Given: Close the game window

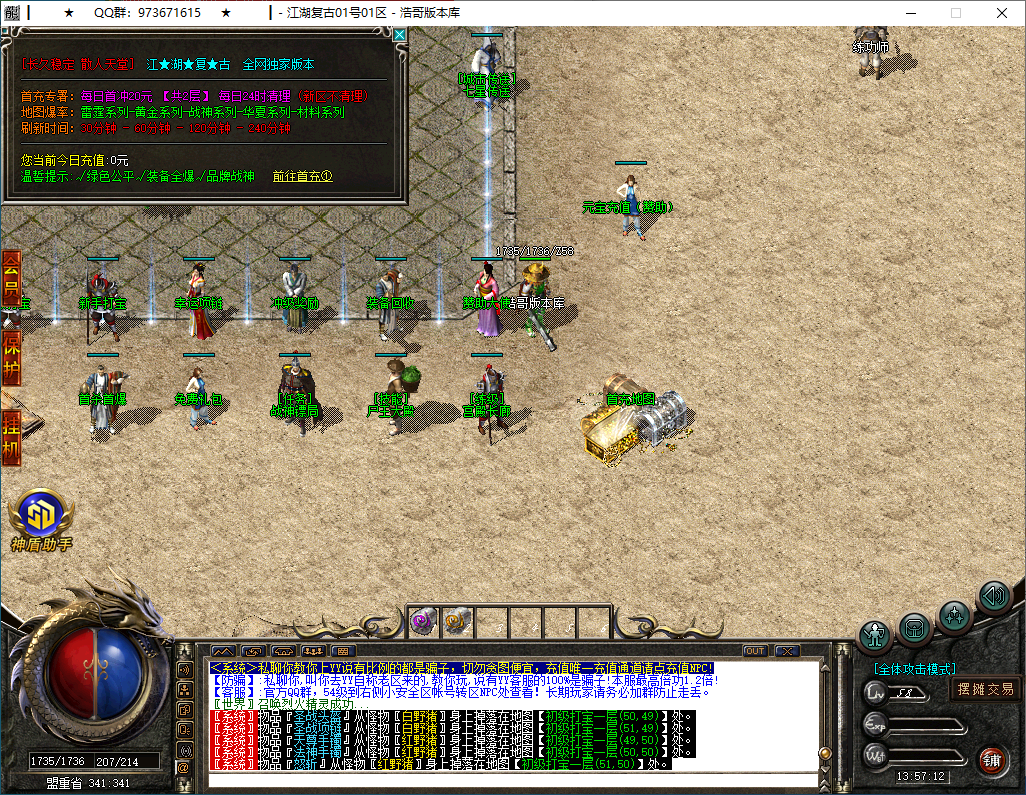Looking at the screenshot, I should click(1001, 13).
